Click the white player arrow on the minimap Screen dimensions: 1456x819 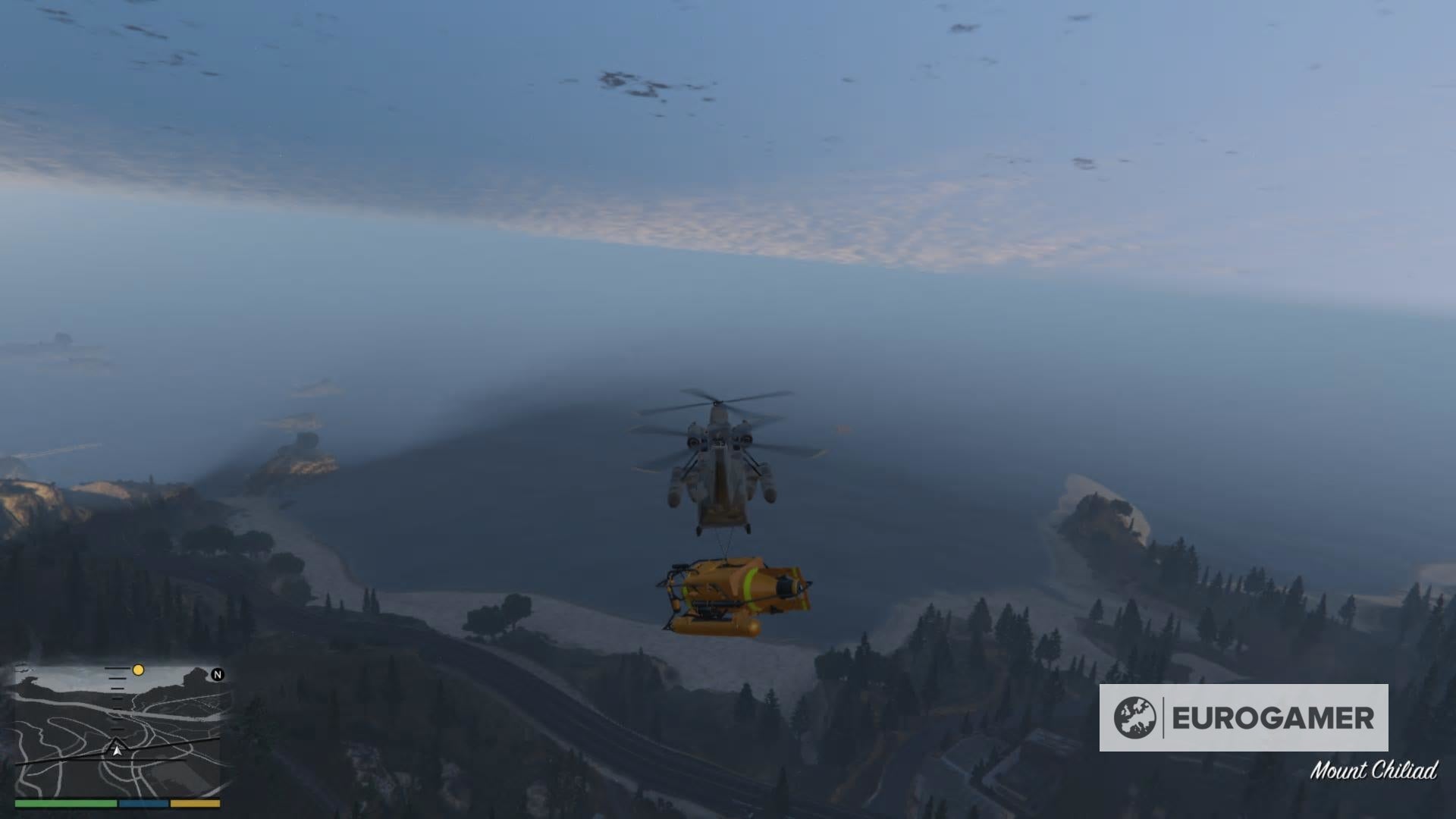(x=117, y=752)
